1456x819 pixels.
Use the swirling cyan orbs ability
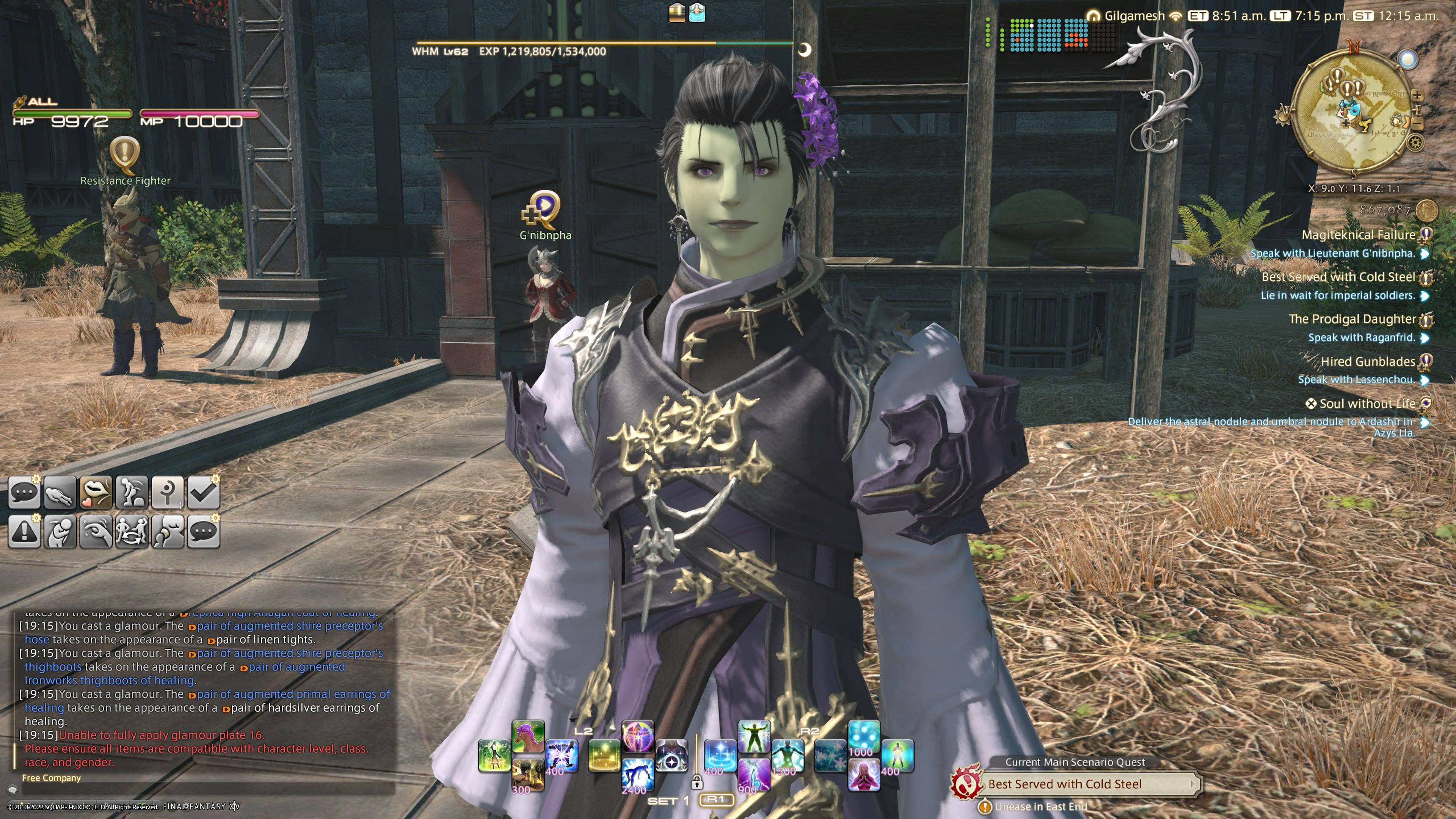pos(864,736)
